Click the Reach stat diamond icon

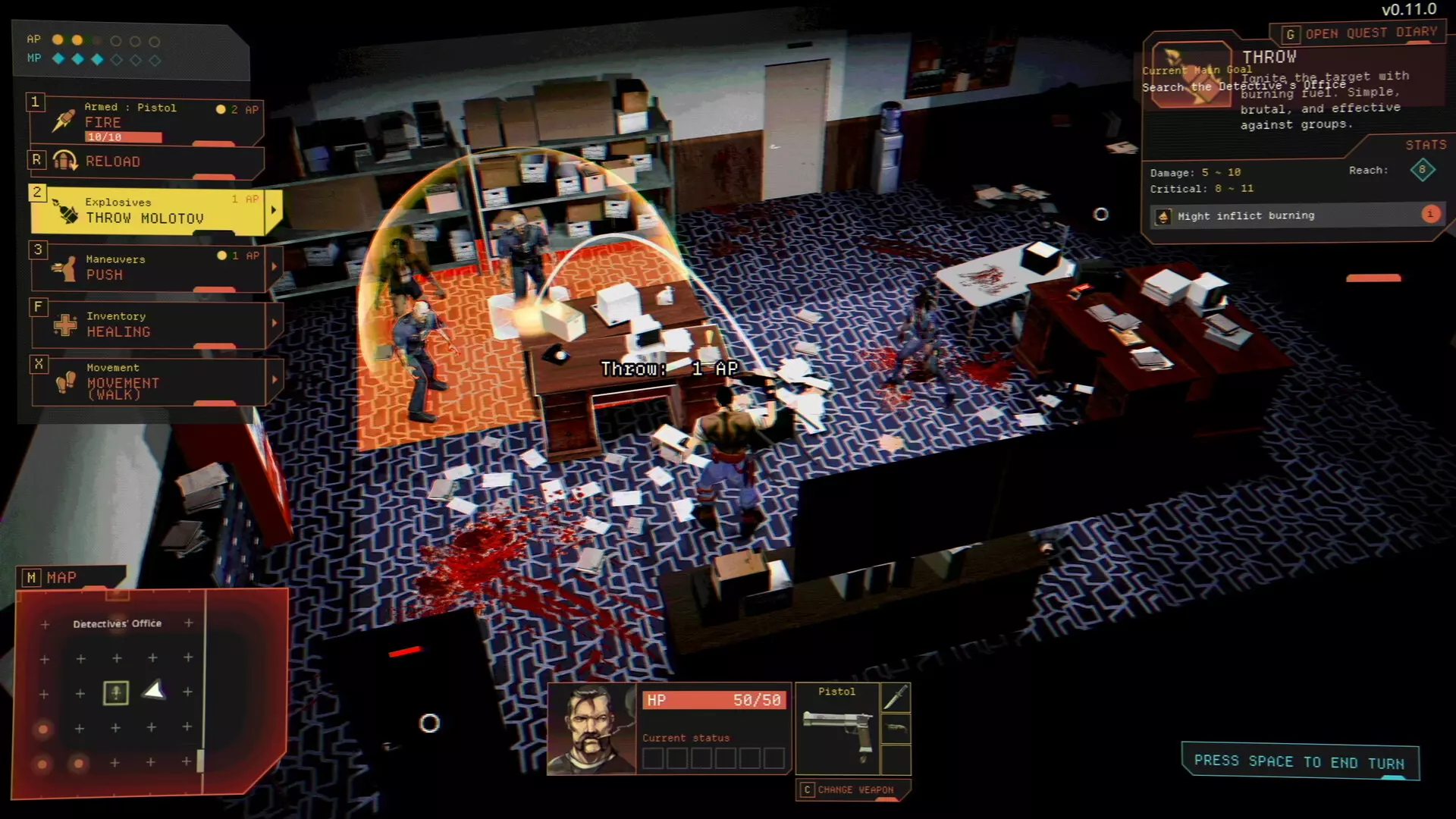click(1424, 170)
